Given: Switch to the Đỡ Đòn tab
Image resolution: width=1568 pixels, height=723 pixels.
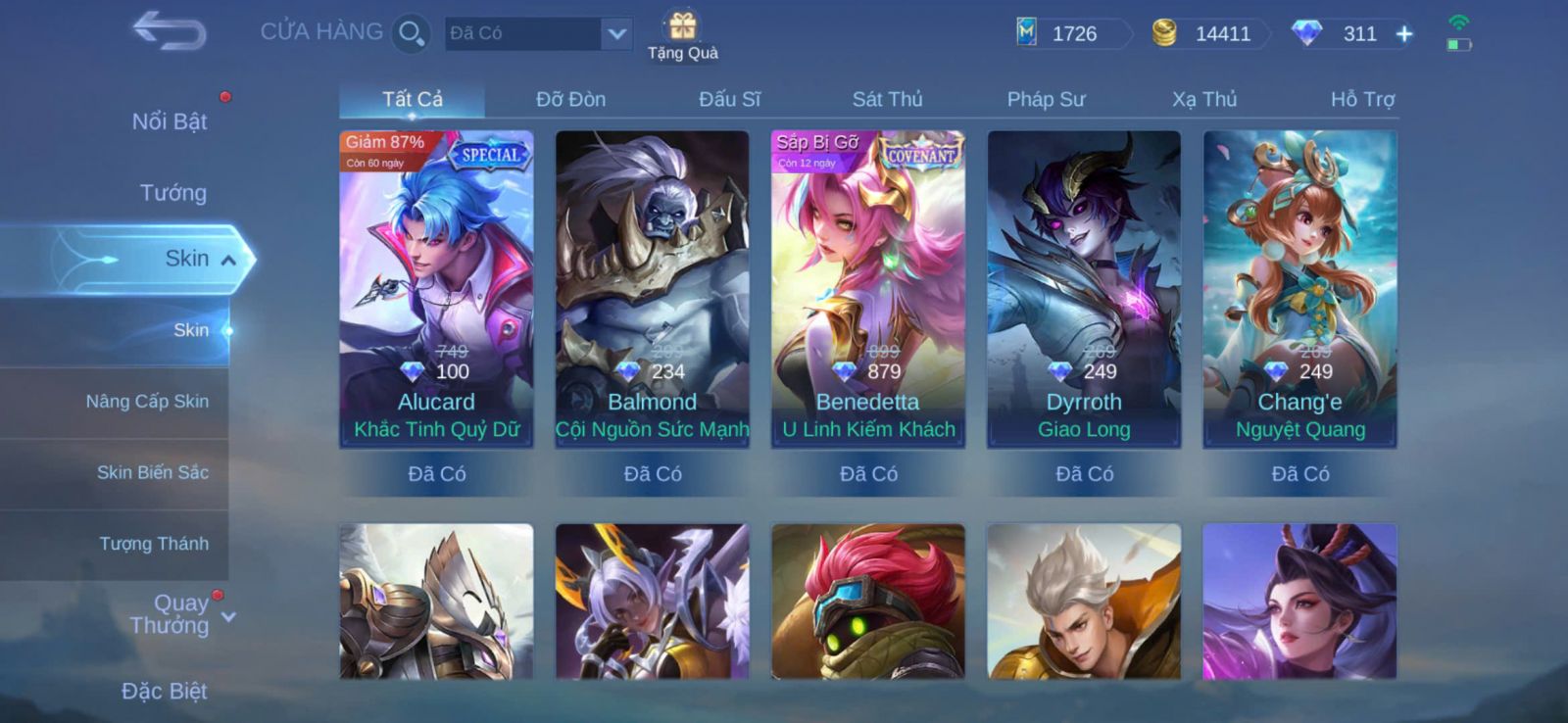Looking at the screenshot, I should pyautogui.click(x=570, y=99).
